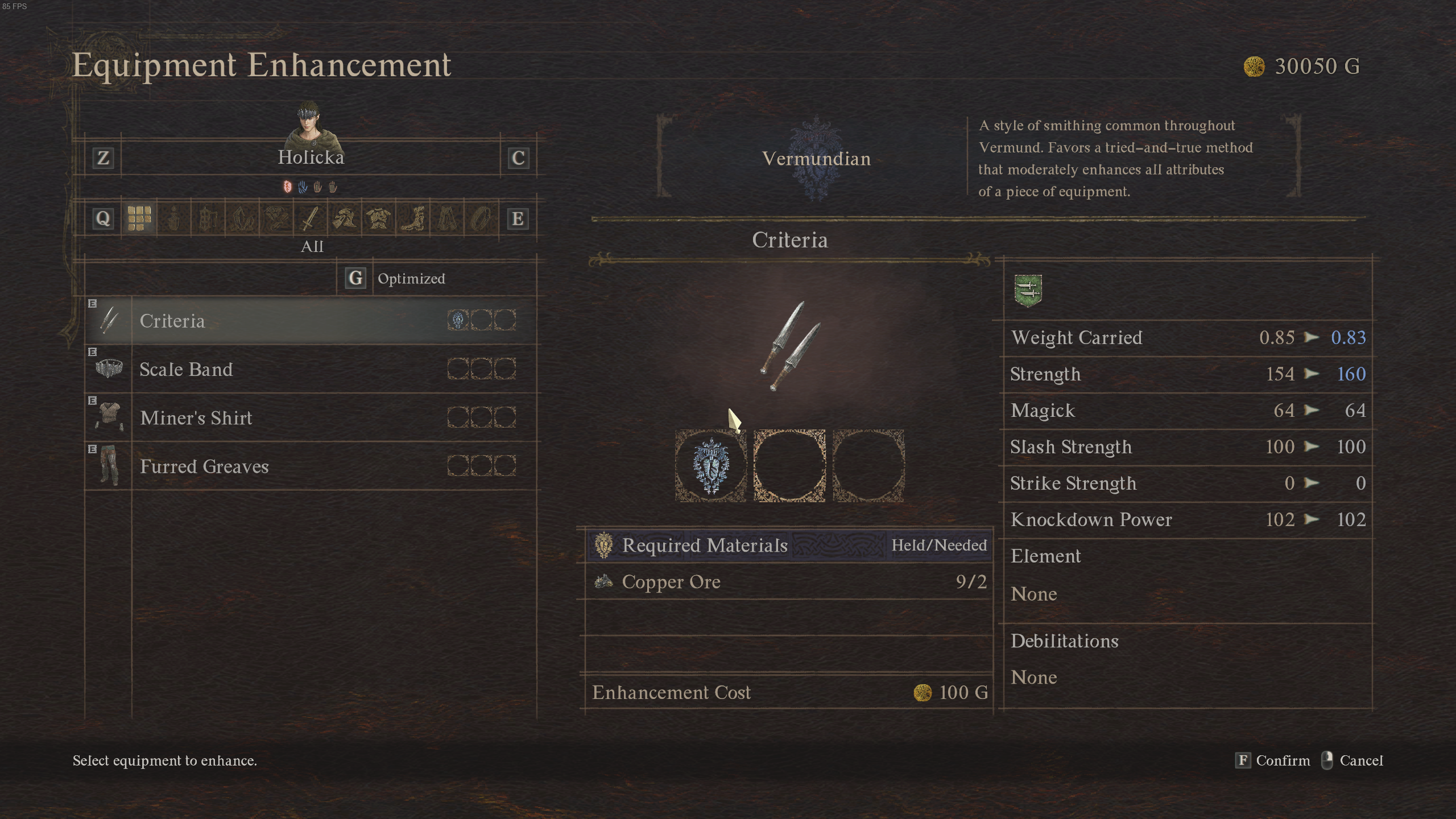Viewport: 1456px width, 819px height.
Task: Select the sword weapon category filter
Action: pyautogui.click(x=309, y=219)
